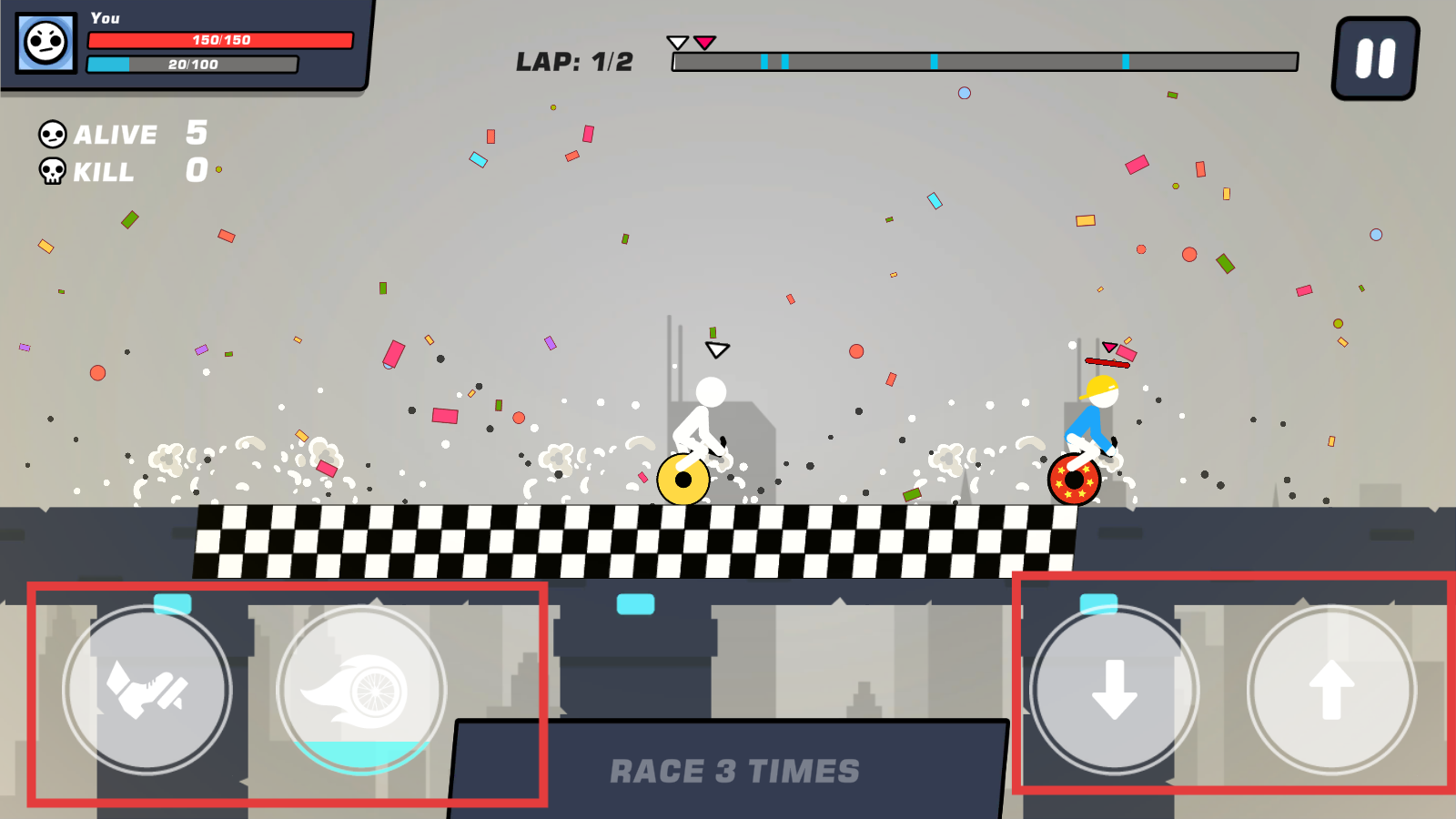Activate the flaming wheel boost
This screenshot has width=1456, height=819.
[361, 690]
